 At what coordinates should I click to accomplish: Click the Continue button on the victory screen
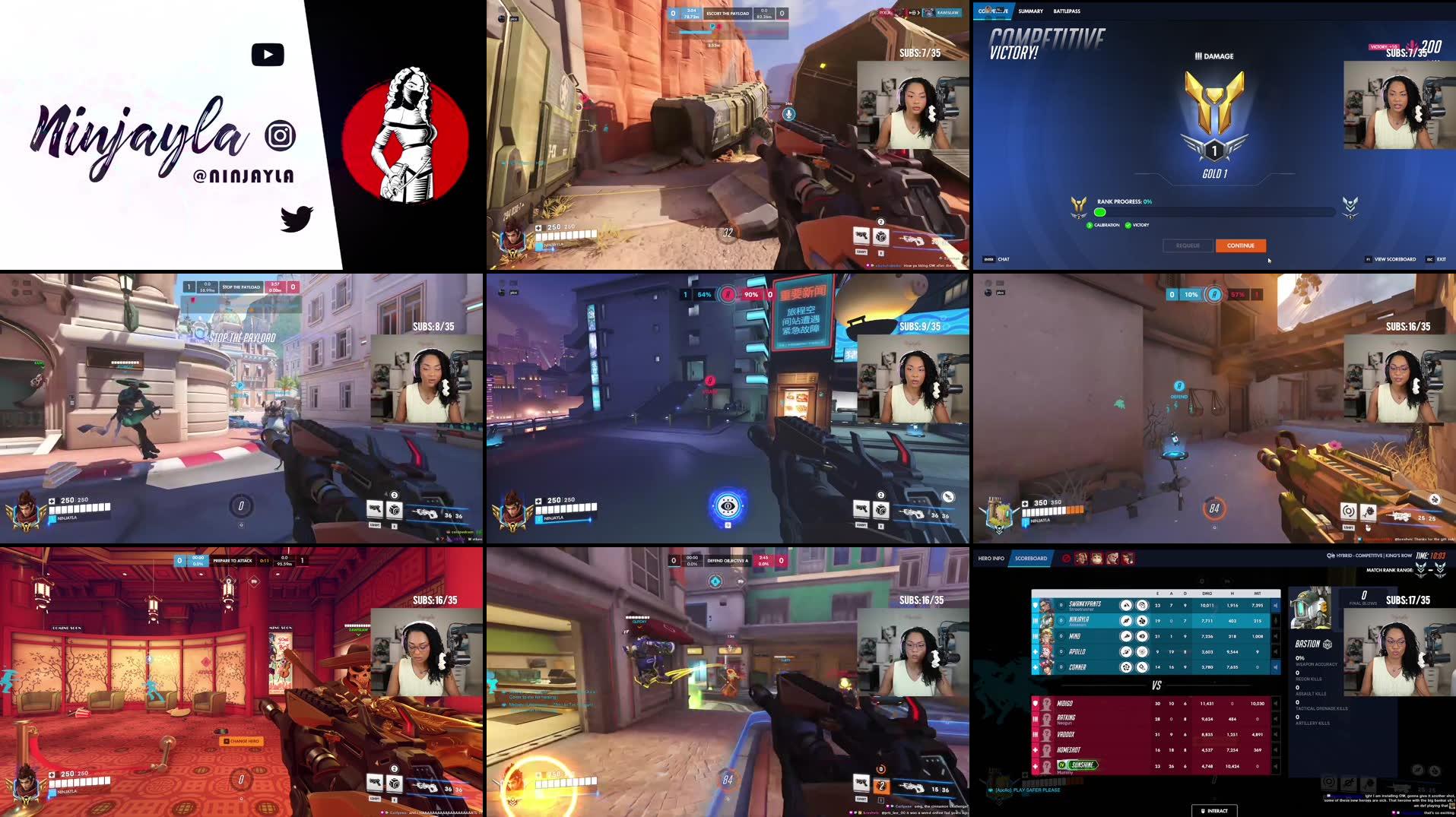pyautogui.click(x=1241, y=245)
